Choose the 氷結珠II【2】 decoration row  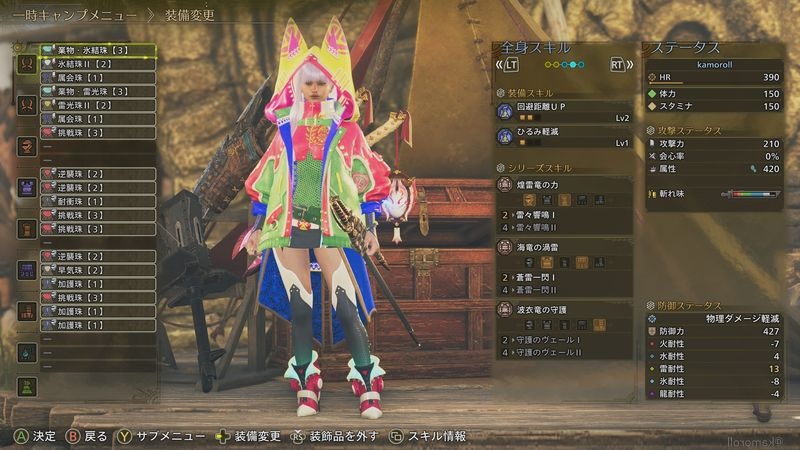click(x=97, y=63)
